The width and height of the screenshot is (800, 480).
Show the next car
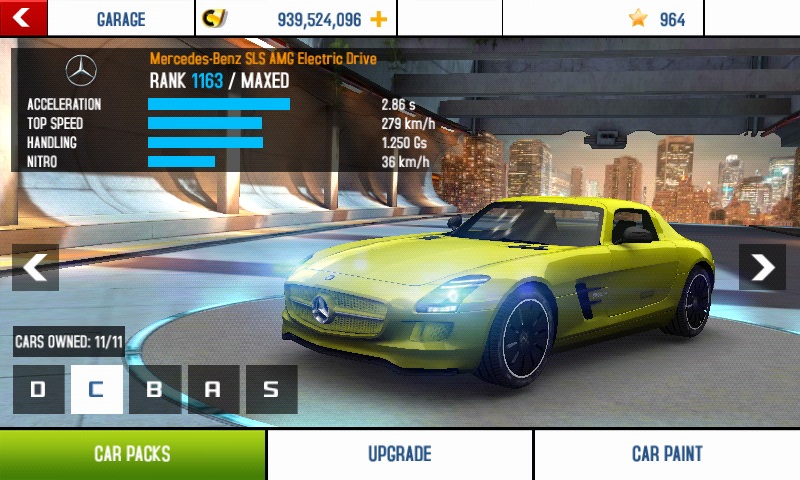pos(762,267)
